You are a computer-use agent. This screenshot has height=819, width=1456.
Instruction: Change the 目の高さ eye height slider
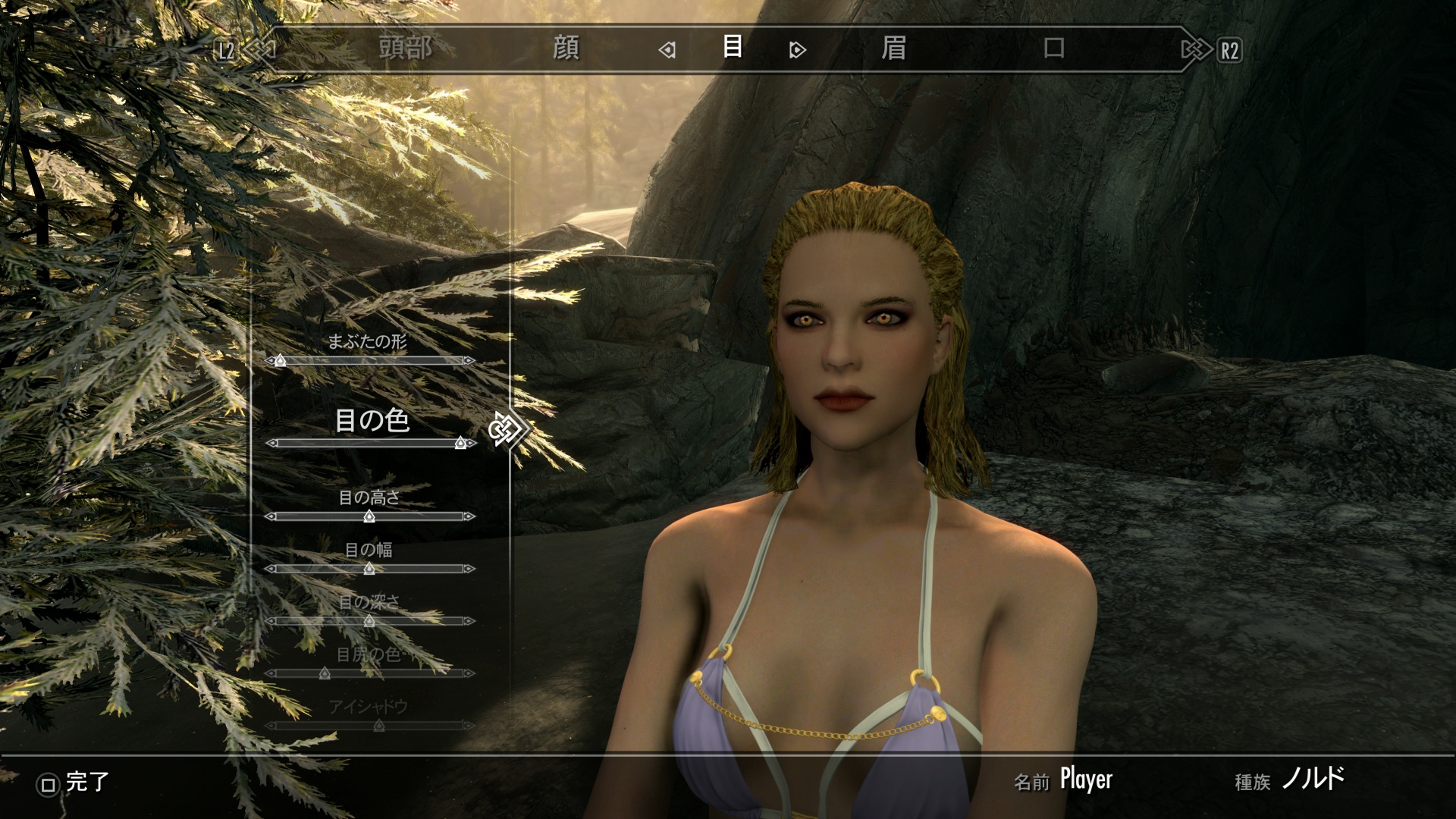[369, 516]
